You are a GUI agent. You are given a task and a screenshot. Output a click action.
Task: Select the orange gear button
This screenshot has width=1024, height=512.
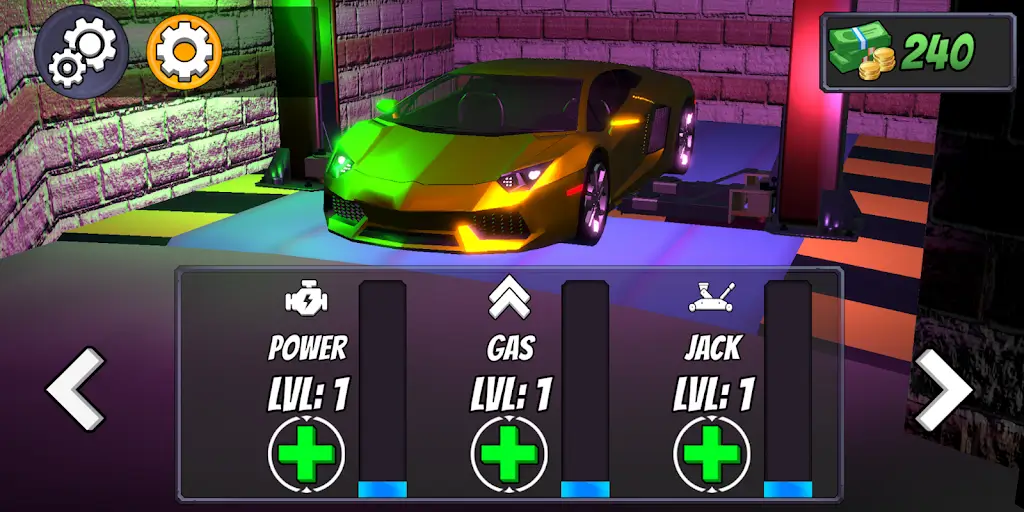[184, 51]
